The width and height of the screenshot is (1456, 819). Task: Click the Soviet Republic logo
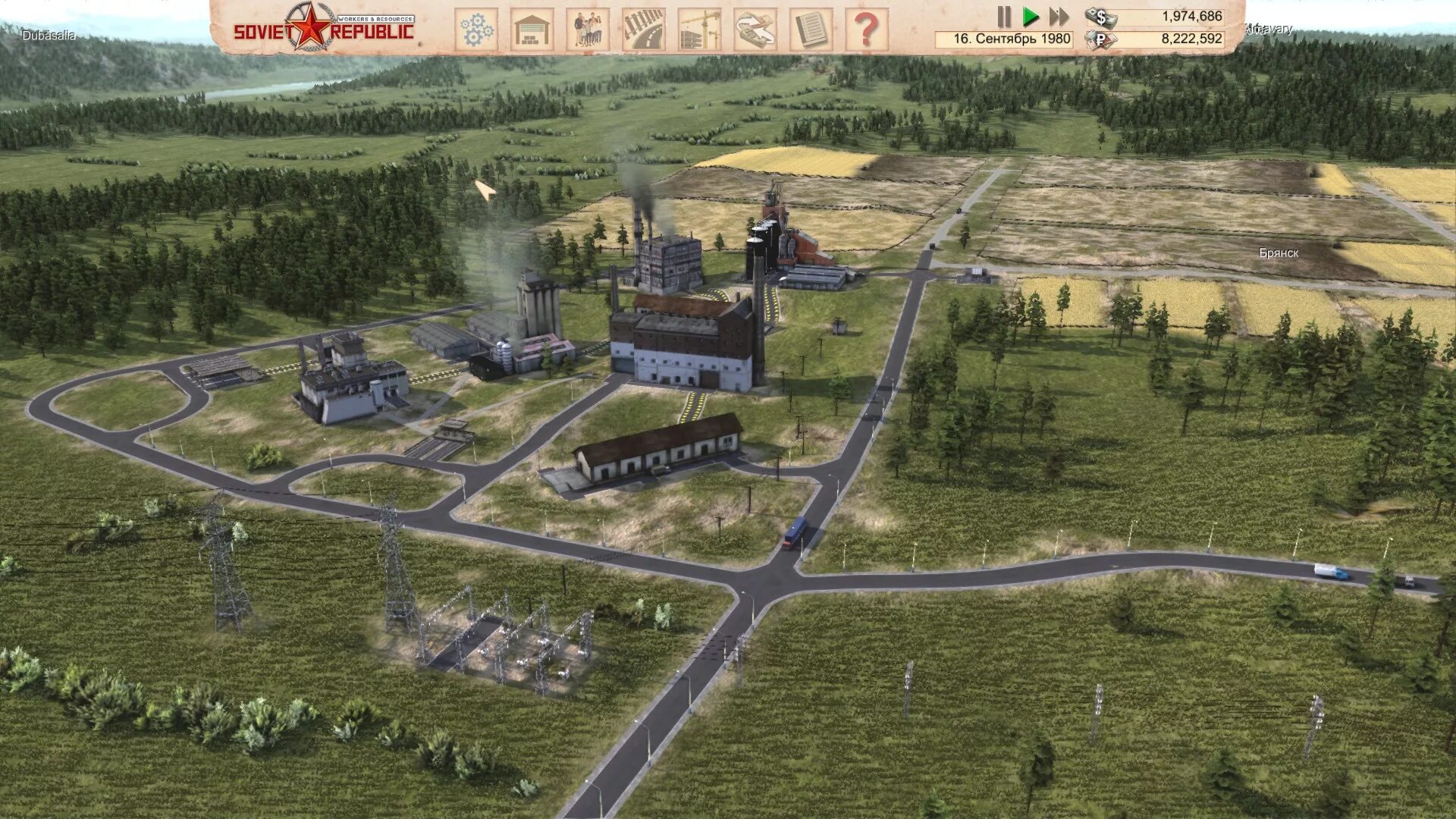pos(324,27)
